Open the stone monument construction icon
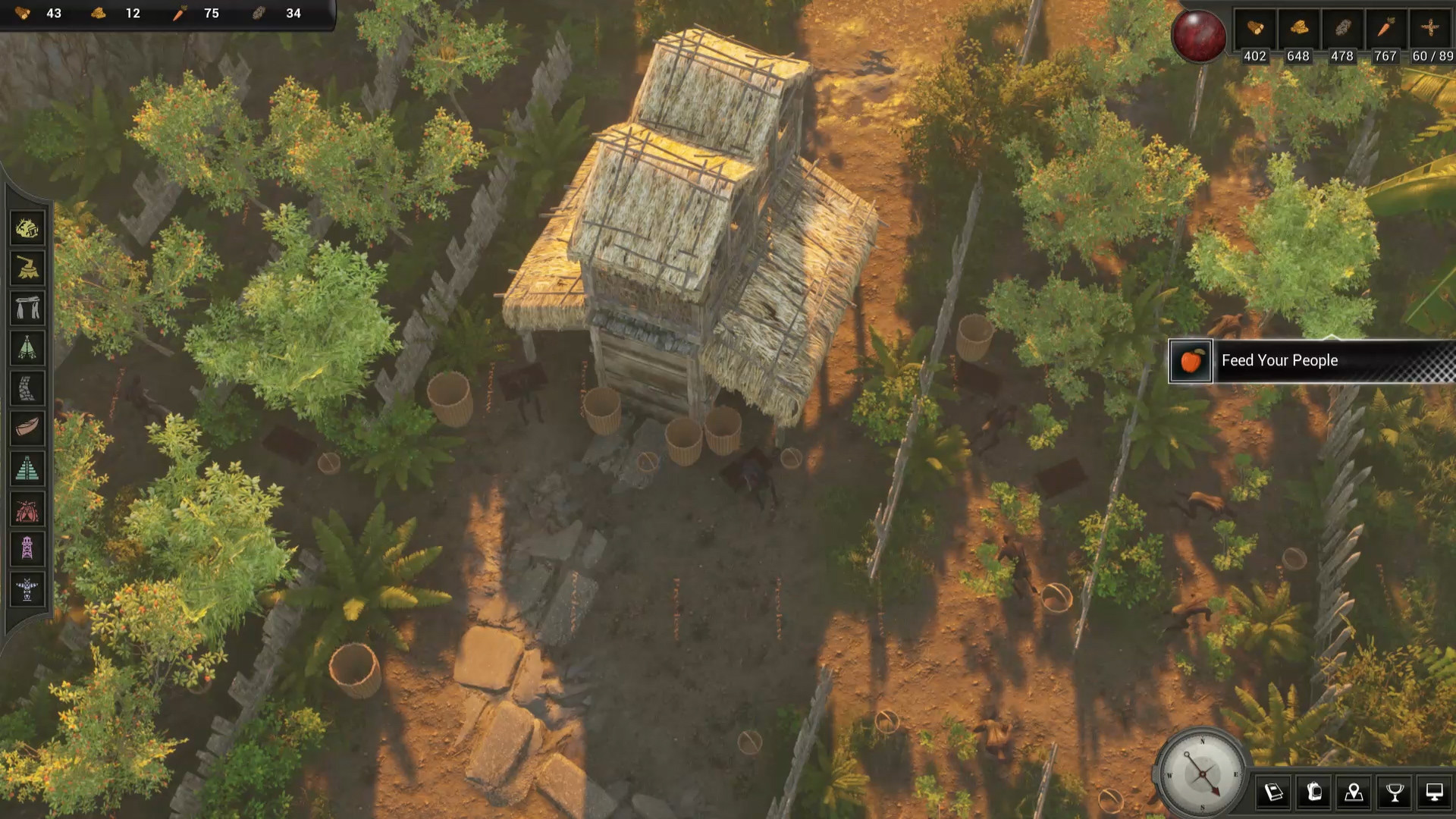Image resolution: width=1456 pixels, height=819 pixels. (27, 308)
